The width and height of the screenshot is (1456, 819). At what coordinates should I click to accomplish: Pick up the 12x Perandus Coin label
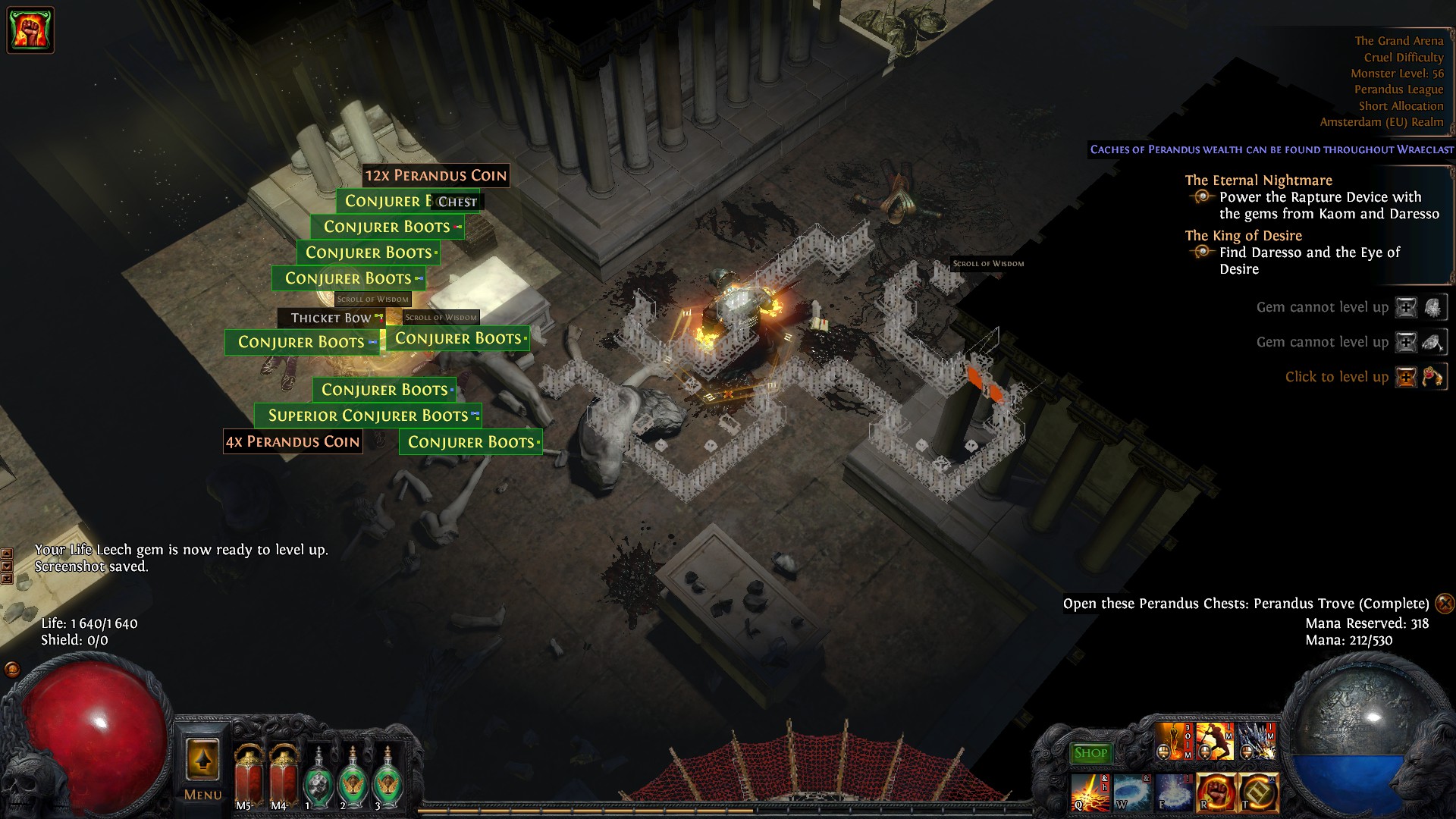pos(435,176)
